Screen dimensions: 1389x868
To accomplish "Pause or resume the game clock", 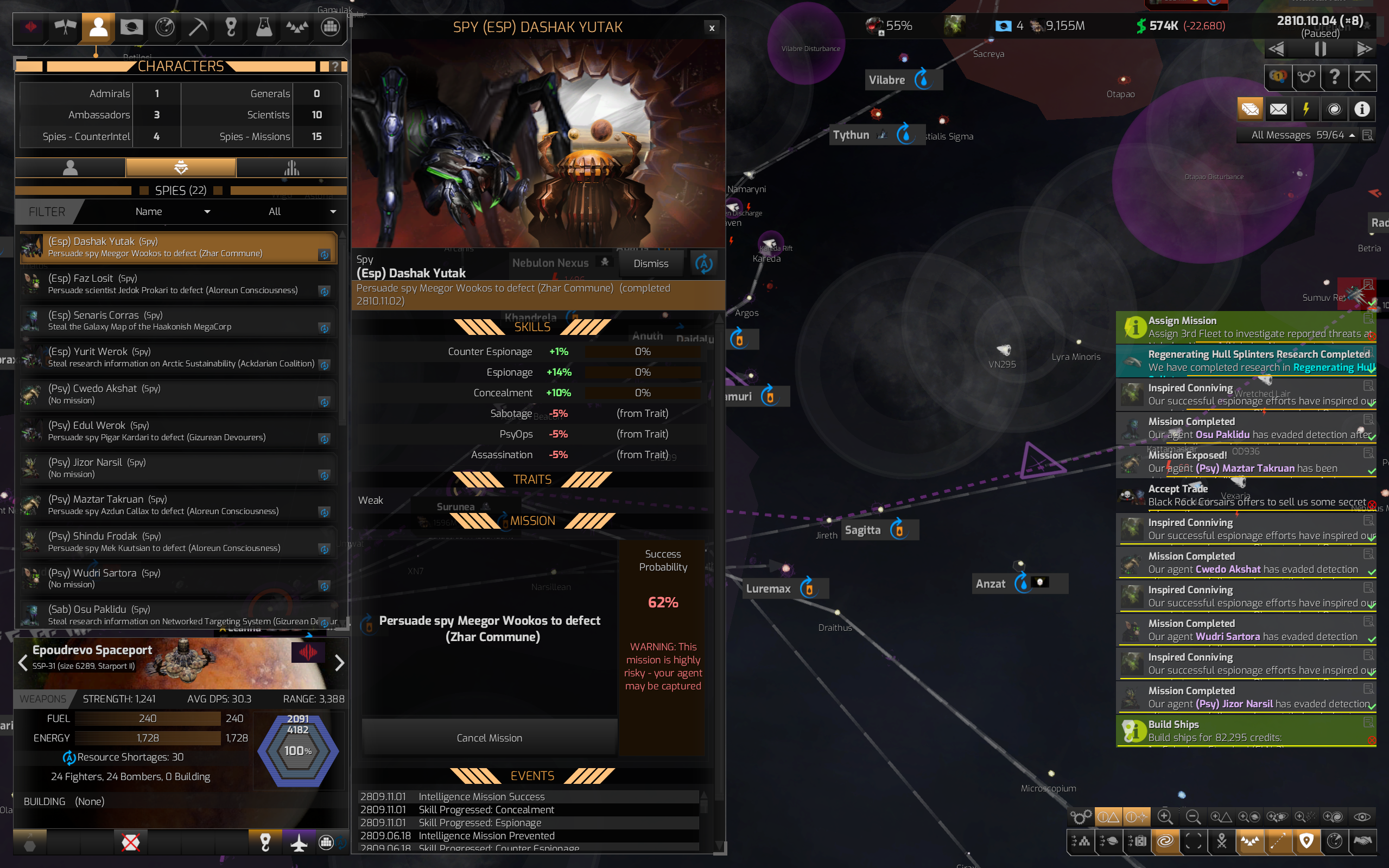I will tap(1320, 49).
